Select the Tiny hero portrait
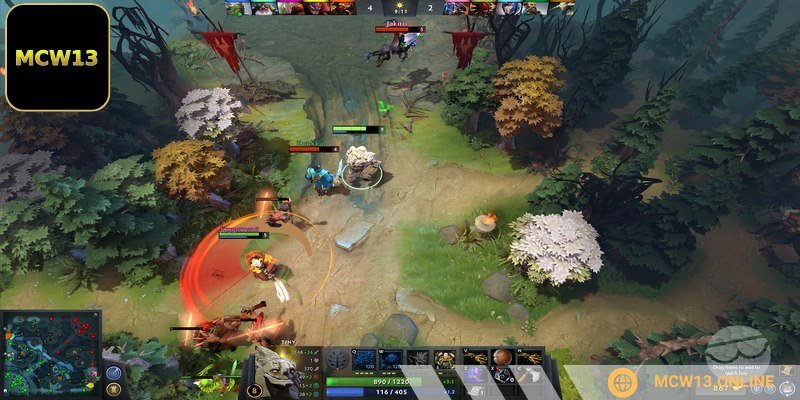Screen dimensions: 800x400 tap(272, 365)
